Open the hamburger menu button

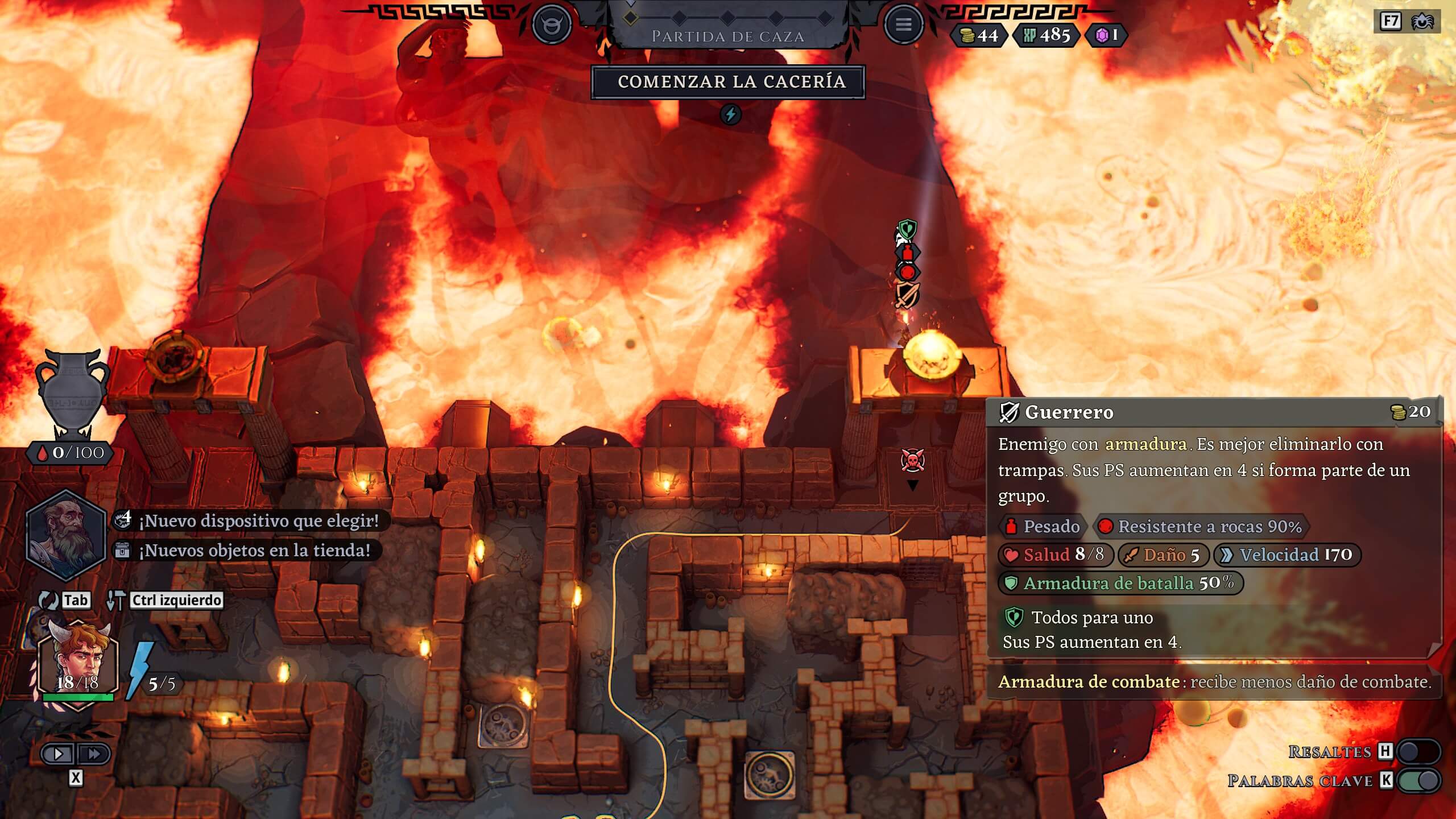903,24
